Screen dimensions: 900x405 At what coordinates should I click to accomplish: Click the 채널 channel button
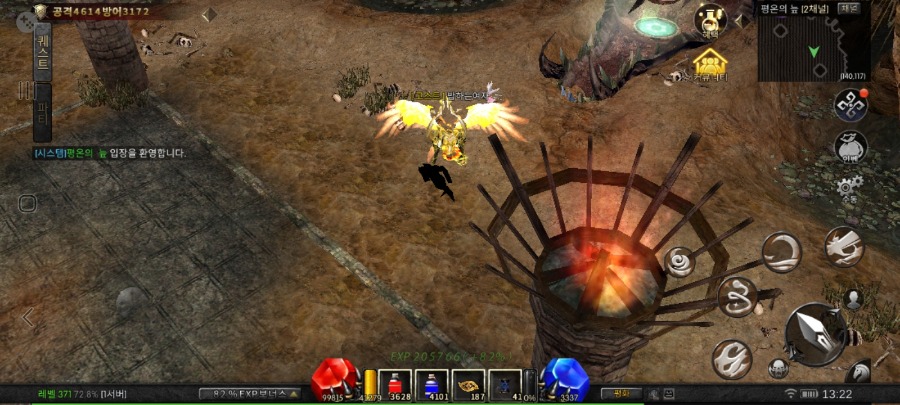849,8
